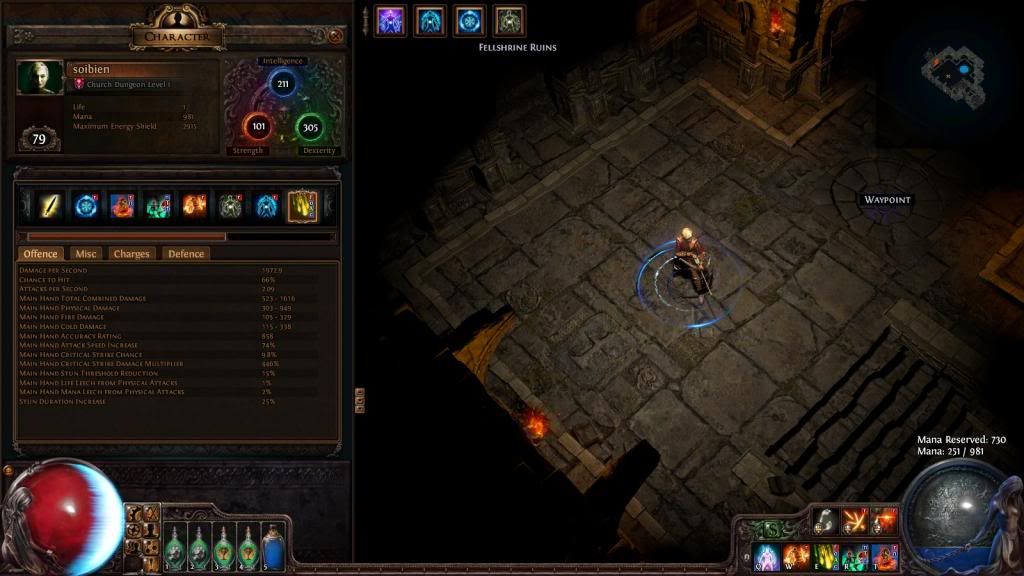Use the green flask in slot 1
This screenshot has width=1024, height=576.
[174, 546]
